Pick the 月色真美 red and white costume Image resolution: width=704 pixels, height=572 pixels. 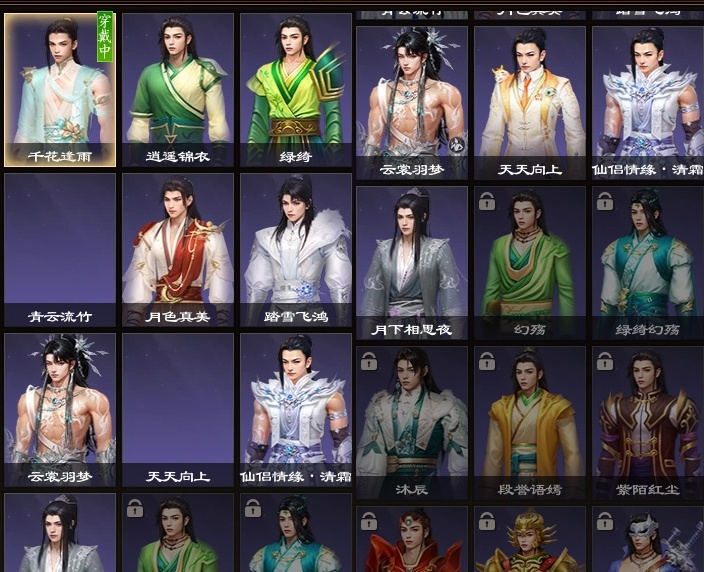(x=177, y=250)
